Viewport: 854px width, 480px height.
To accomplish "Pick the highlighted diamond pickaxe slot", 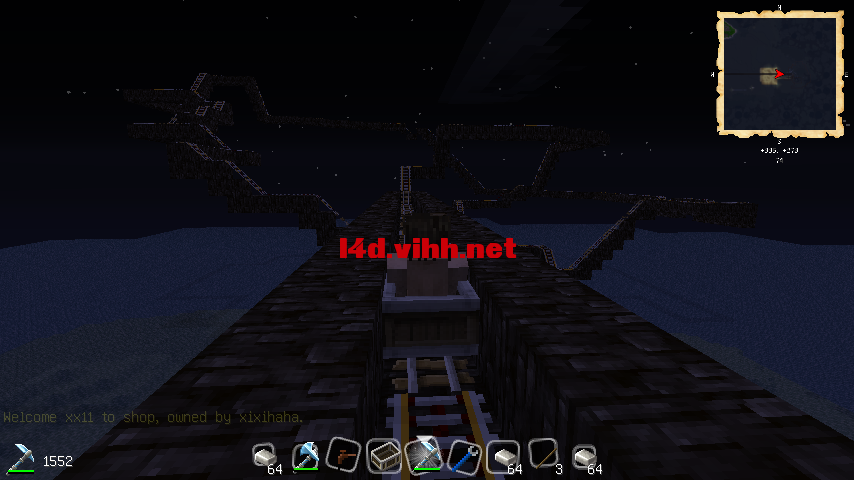I will click(424, 456).
